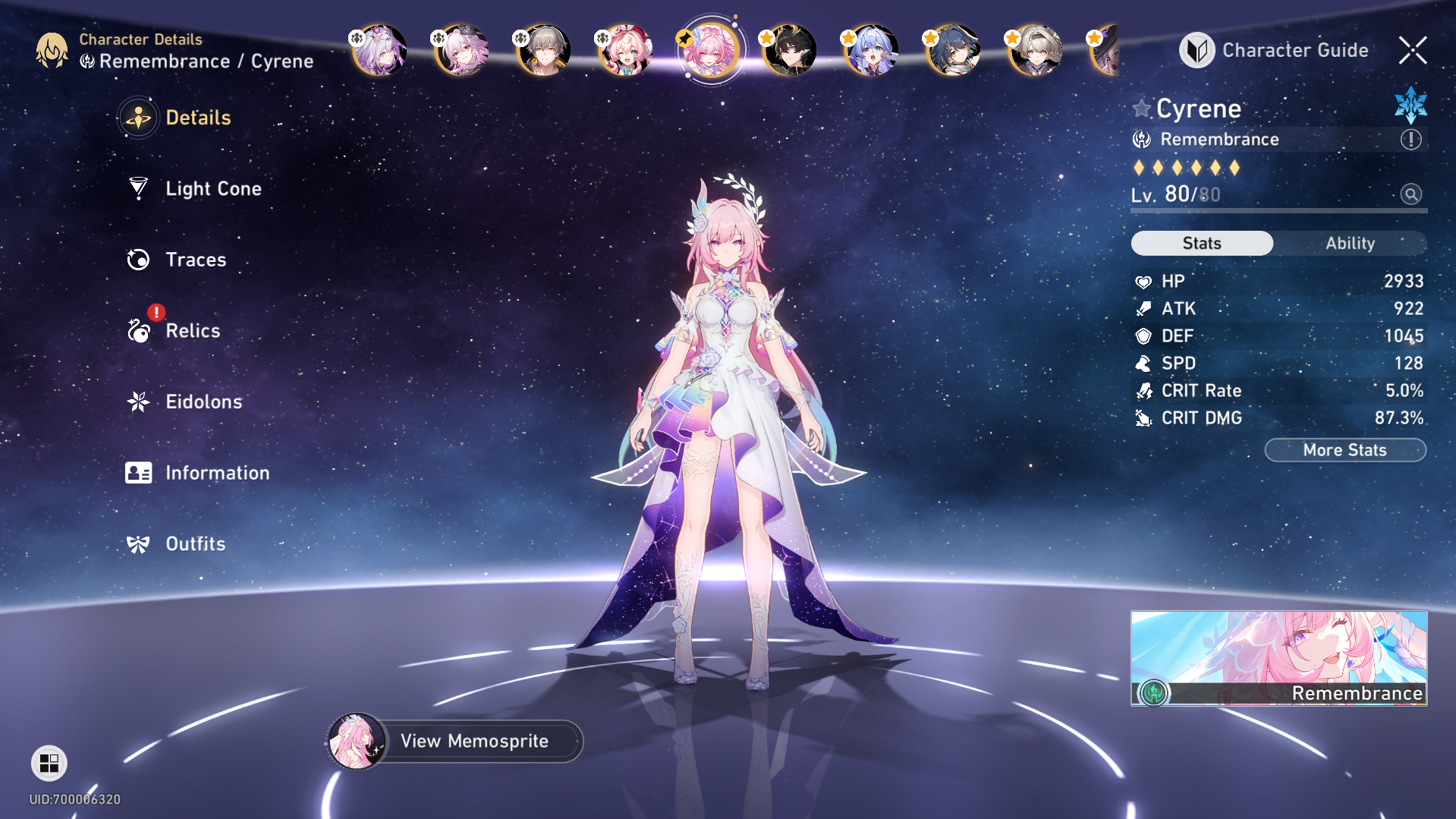Open the Remembrance path banner
This screenshot has width=1456, height=819.
pyautogui.click(x=1278, y=658)
